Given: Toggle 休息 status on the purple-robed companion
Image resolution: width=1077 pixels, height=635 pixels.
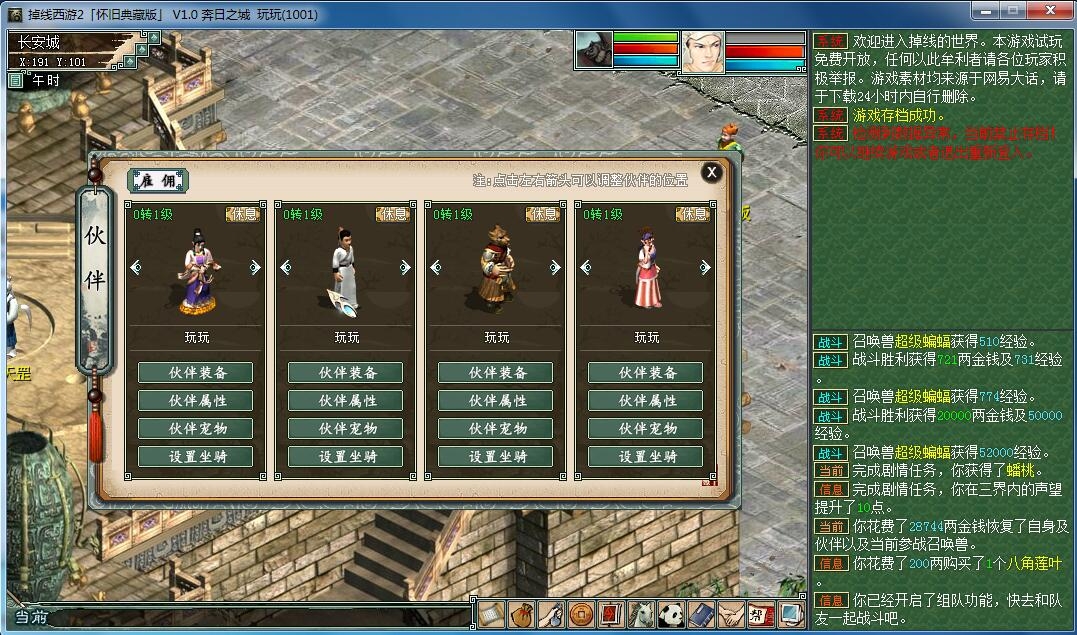Looking at the screenshot, I should (243, 214).
